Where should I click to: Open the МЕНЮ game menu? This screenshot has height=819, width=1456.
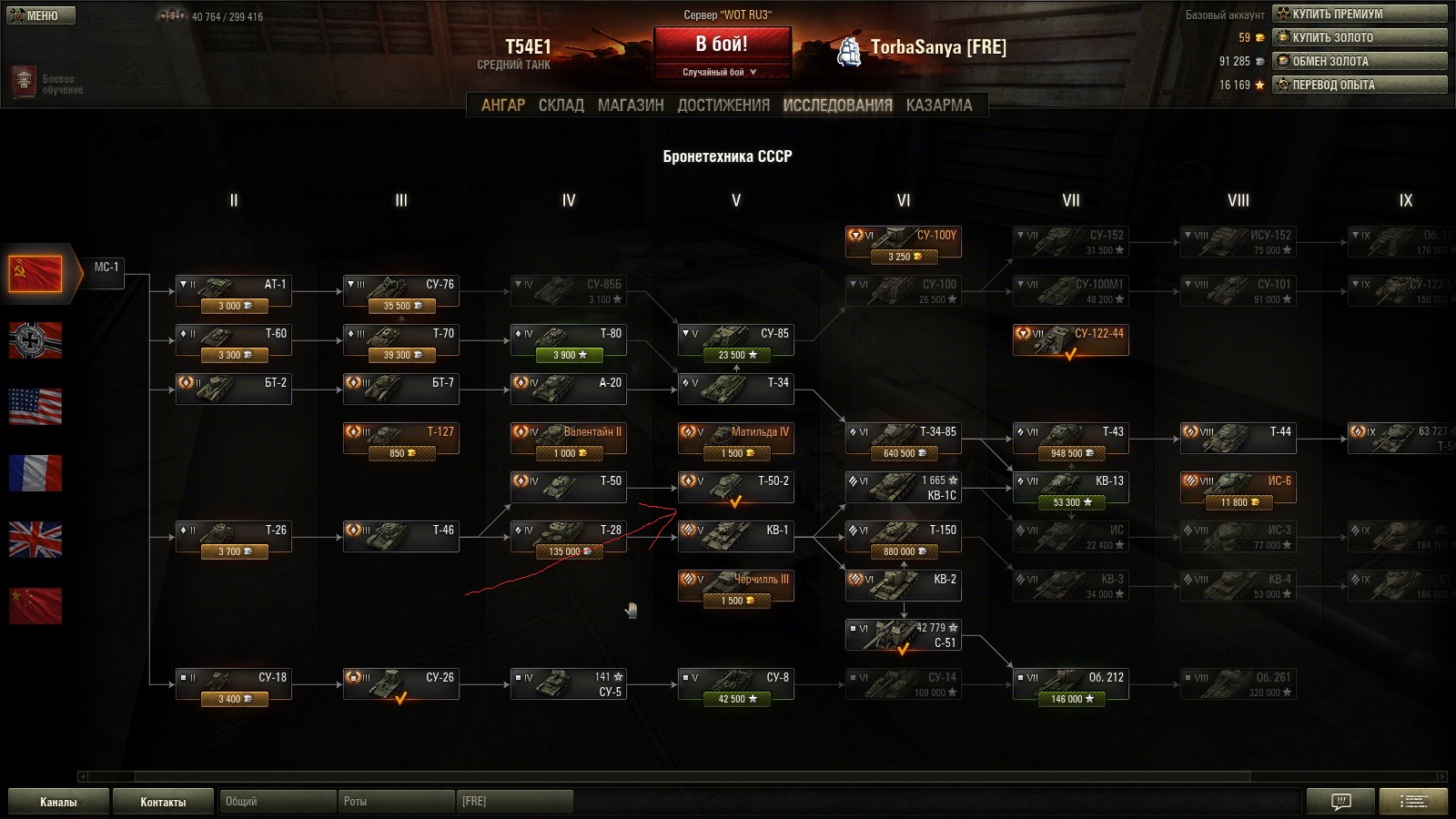coord(41,15)
